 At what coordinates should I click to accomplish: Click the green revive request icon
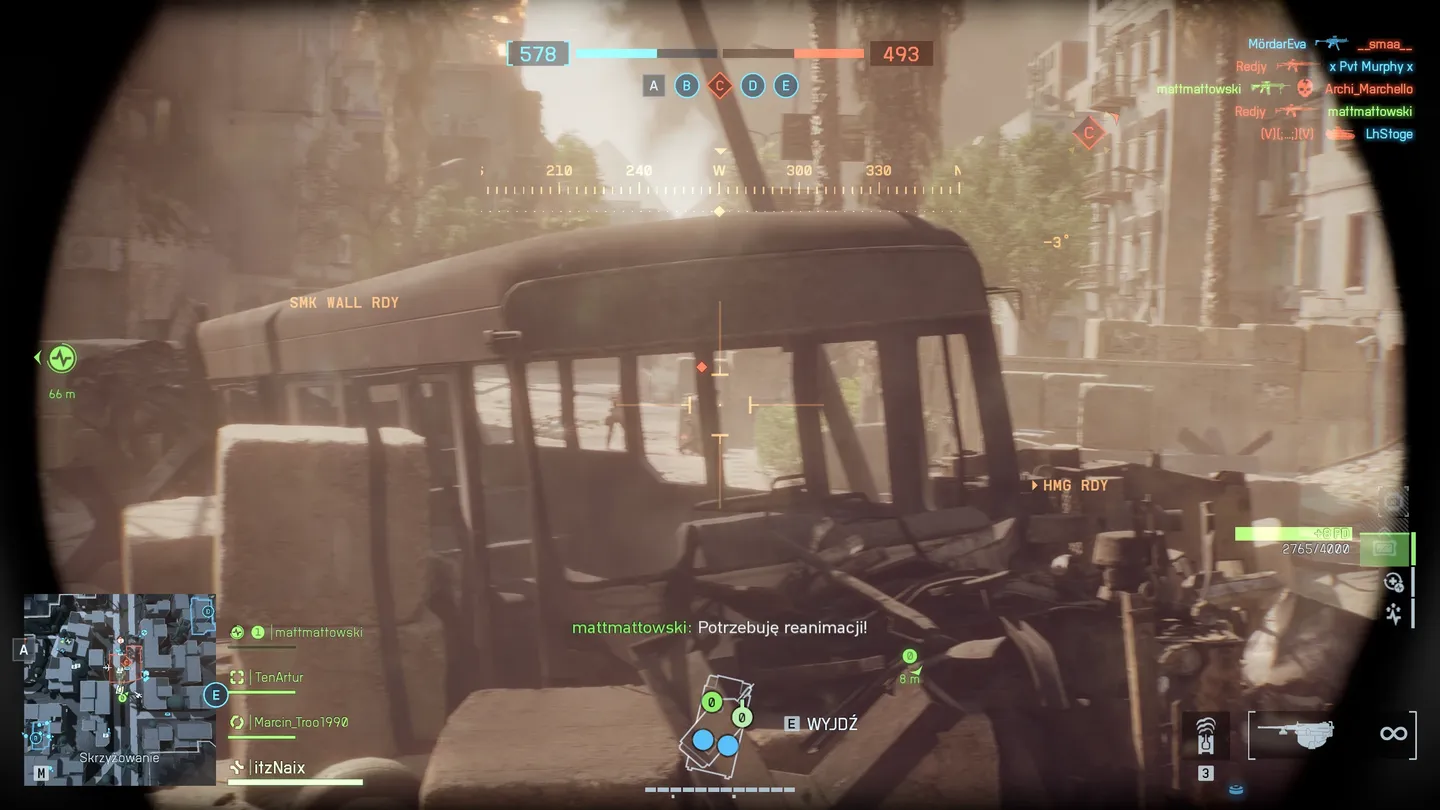(62, 358)
